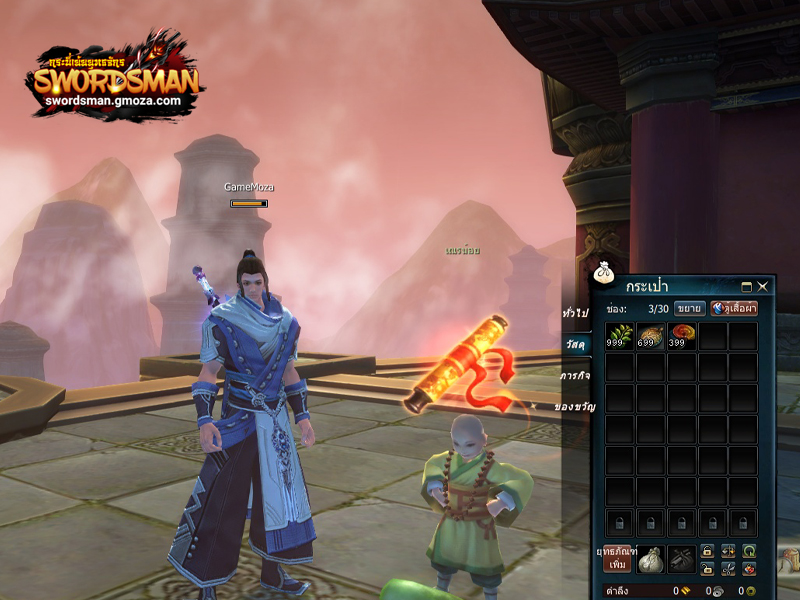Click the open padlock unlock icon

pos(707,568)
